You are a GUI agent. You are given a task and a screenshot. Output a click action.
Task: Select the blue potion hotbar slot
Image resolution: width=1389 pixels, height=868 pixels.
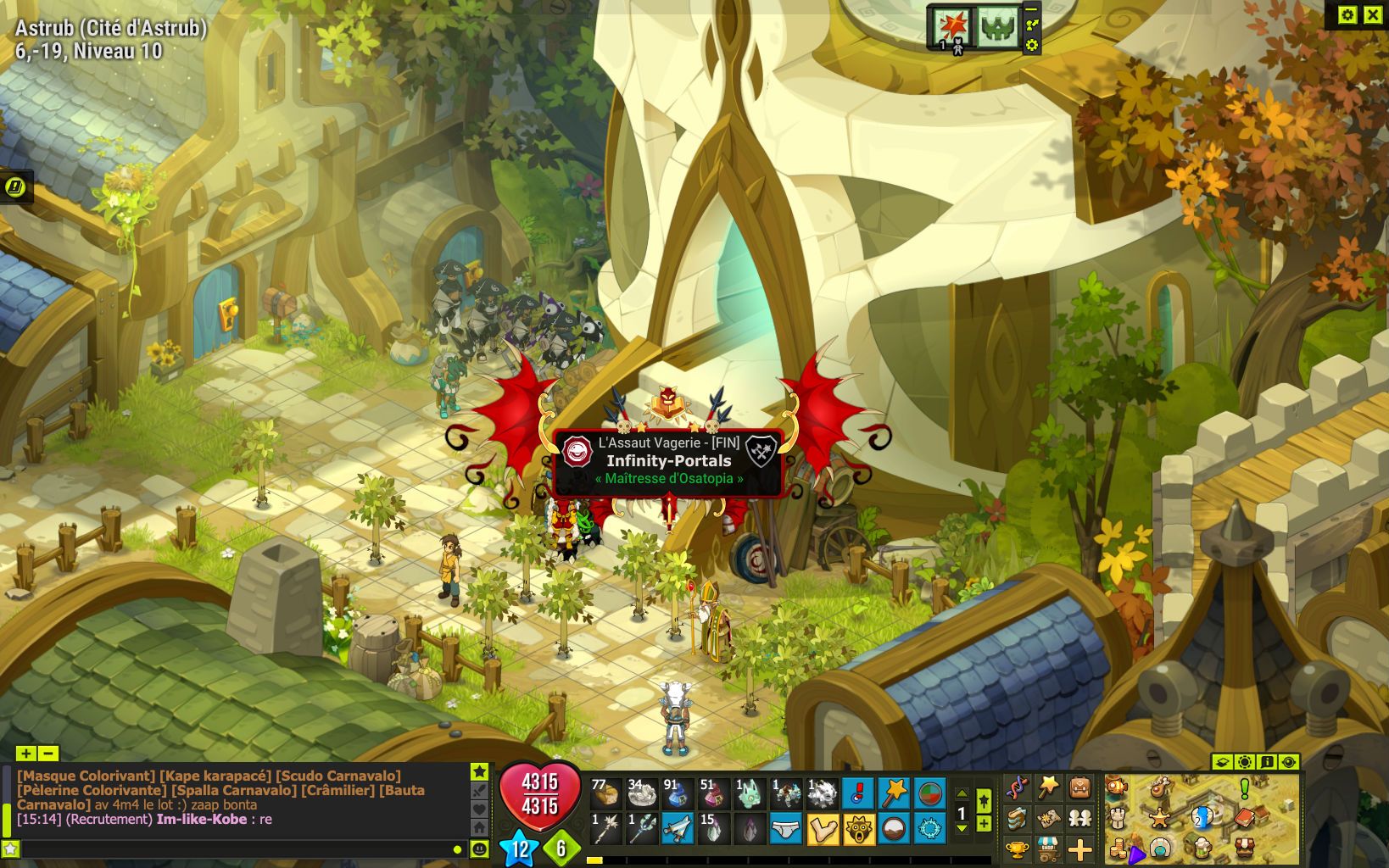677,794
